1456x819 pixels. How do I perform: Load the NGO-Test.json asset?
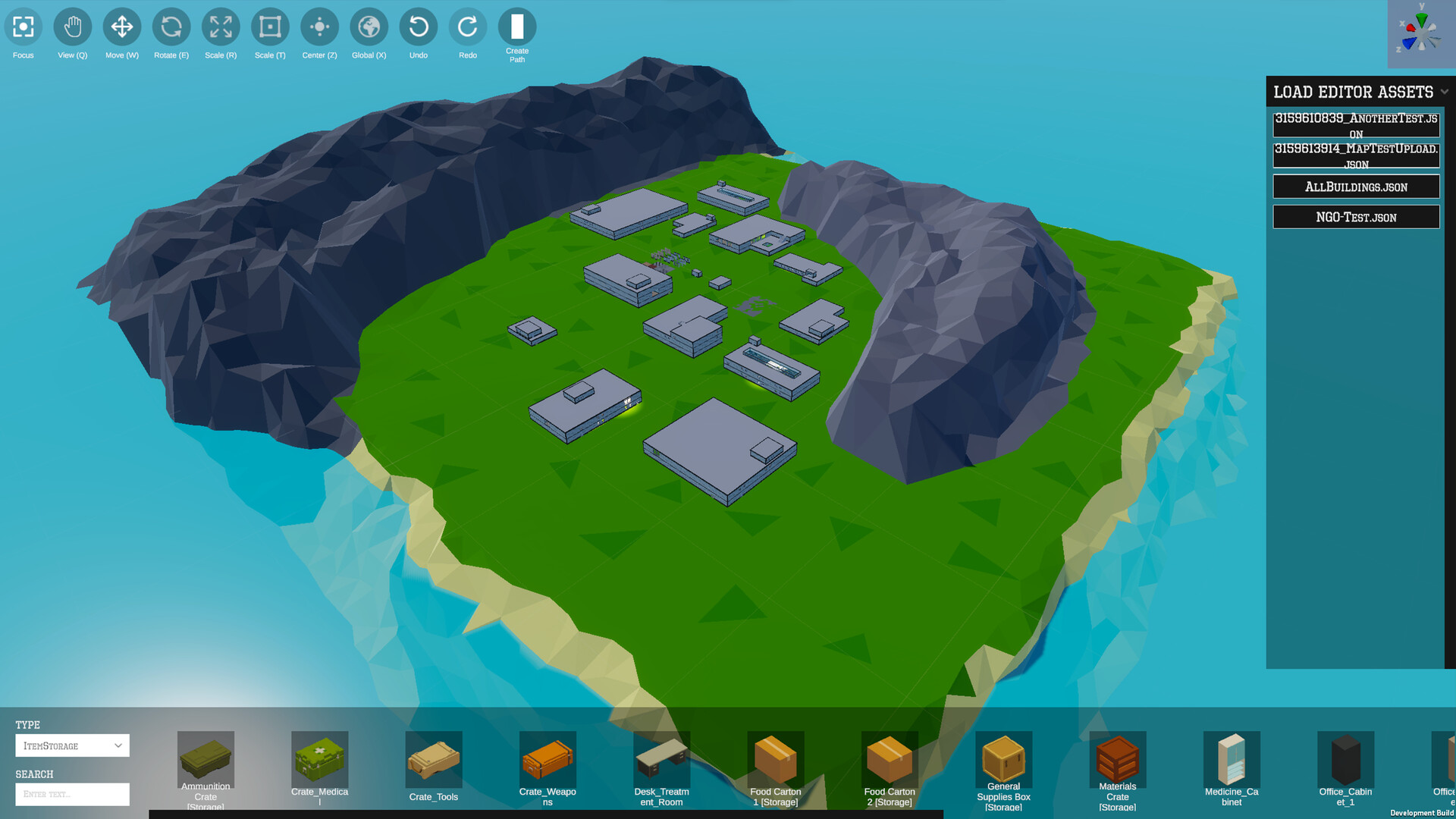click(1356, 216)
